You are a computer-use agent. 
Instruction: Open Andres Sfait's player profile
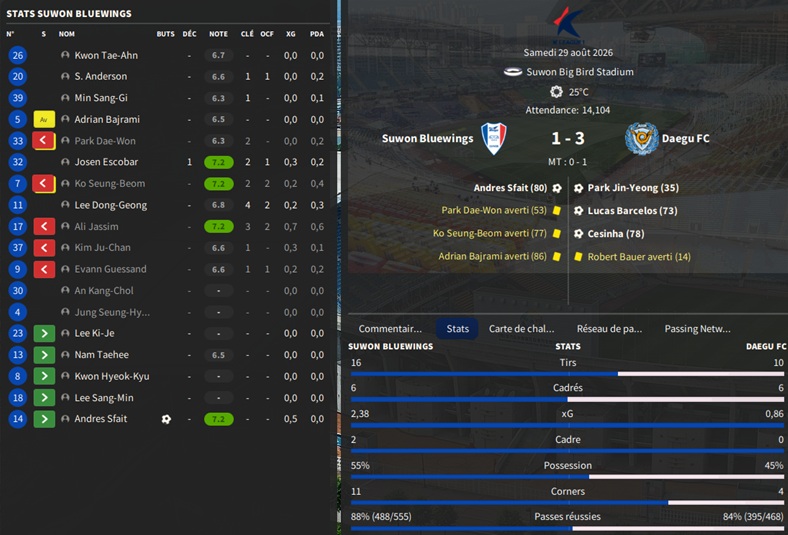(100, 419)
